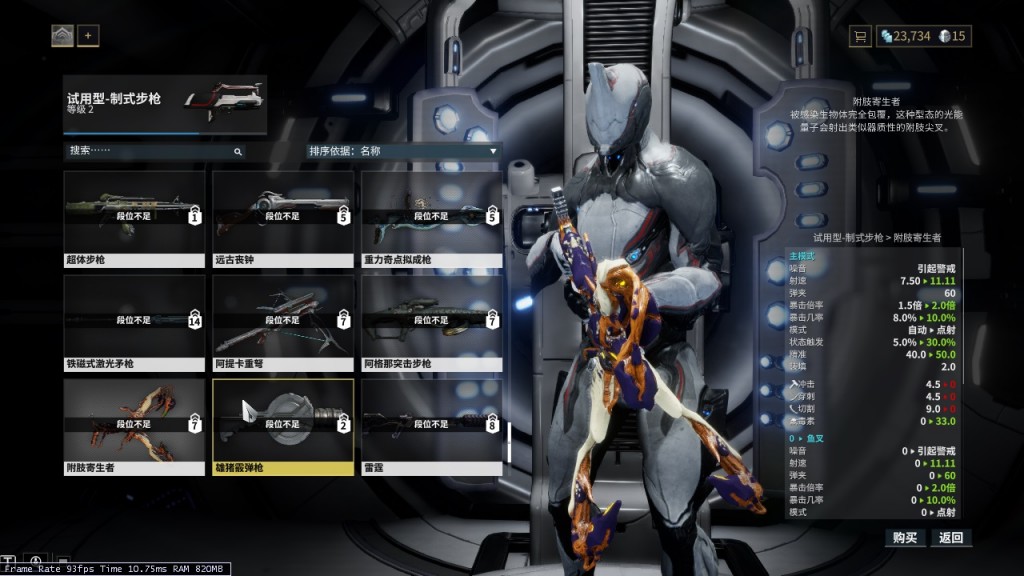Click the 返回 back button
The width and height of the screenshot is (1024, 576).
[951, 538]
